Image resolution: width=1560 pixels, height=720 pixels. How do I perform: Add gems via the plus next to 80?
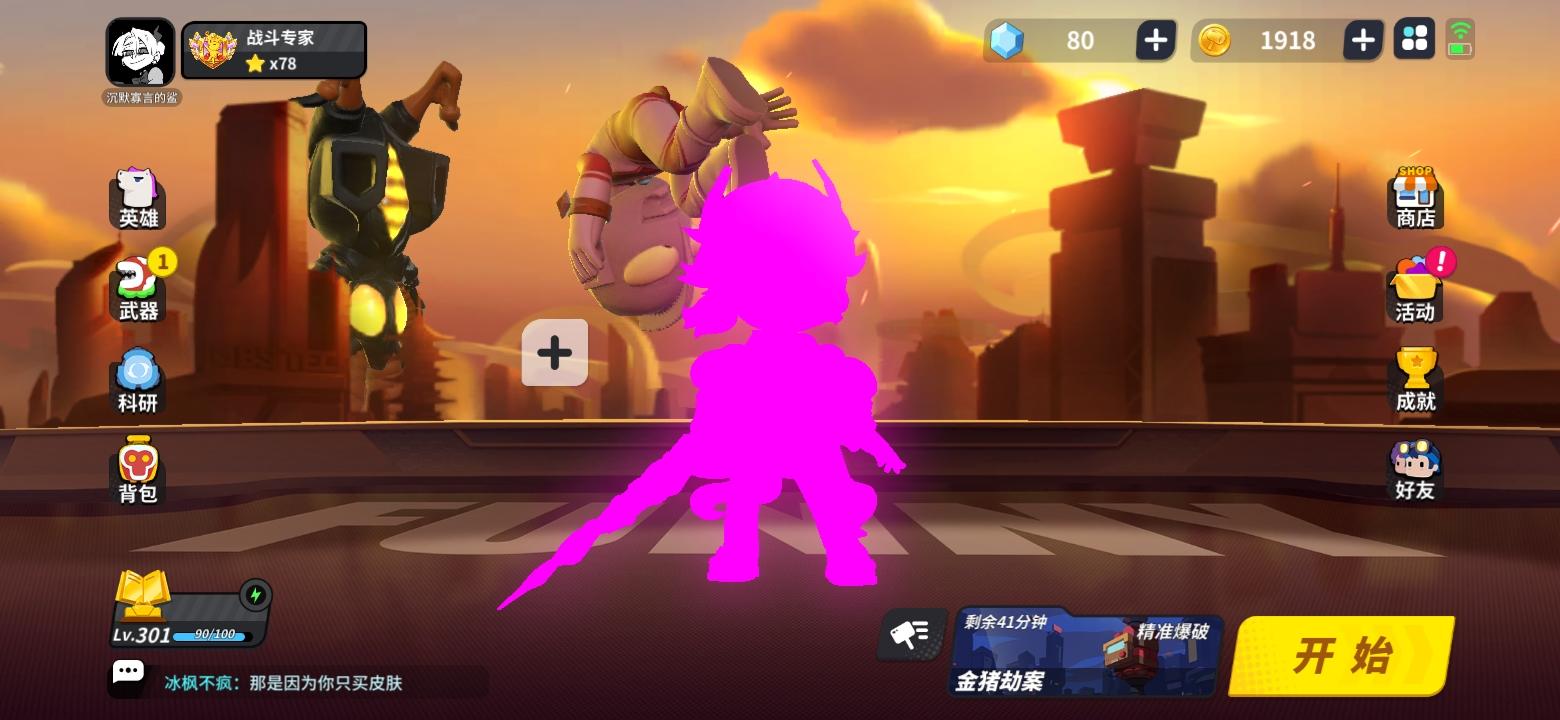tap(1155, 40)
